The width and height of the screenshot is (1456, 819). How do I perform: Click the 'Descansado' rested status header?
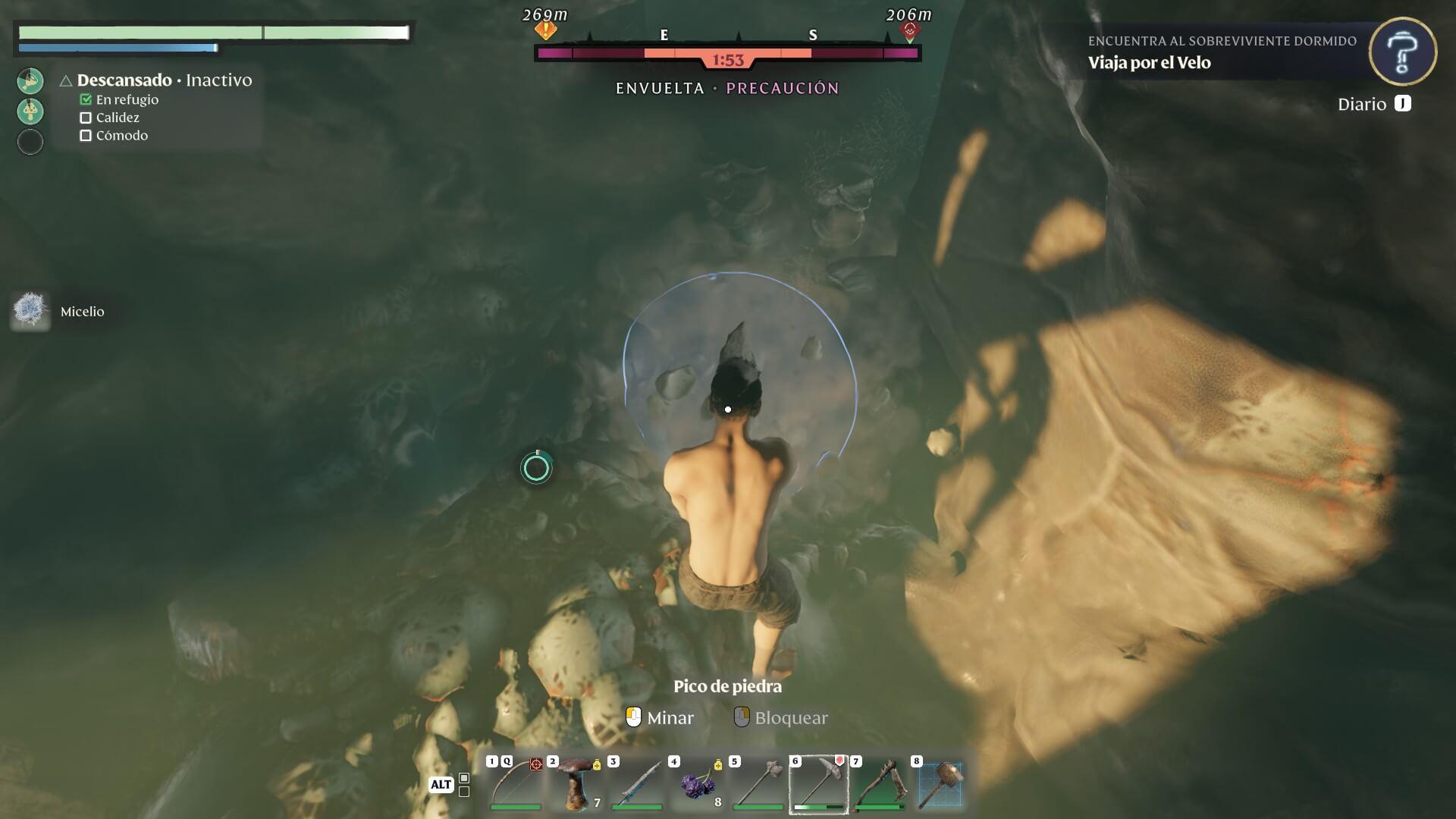124,80
